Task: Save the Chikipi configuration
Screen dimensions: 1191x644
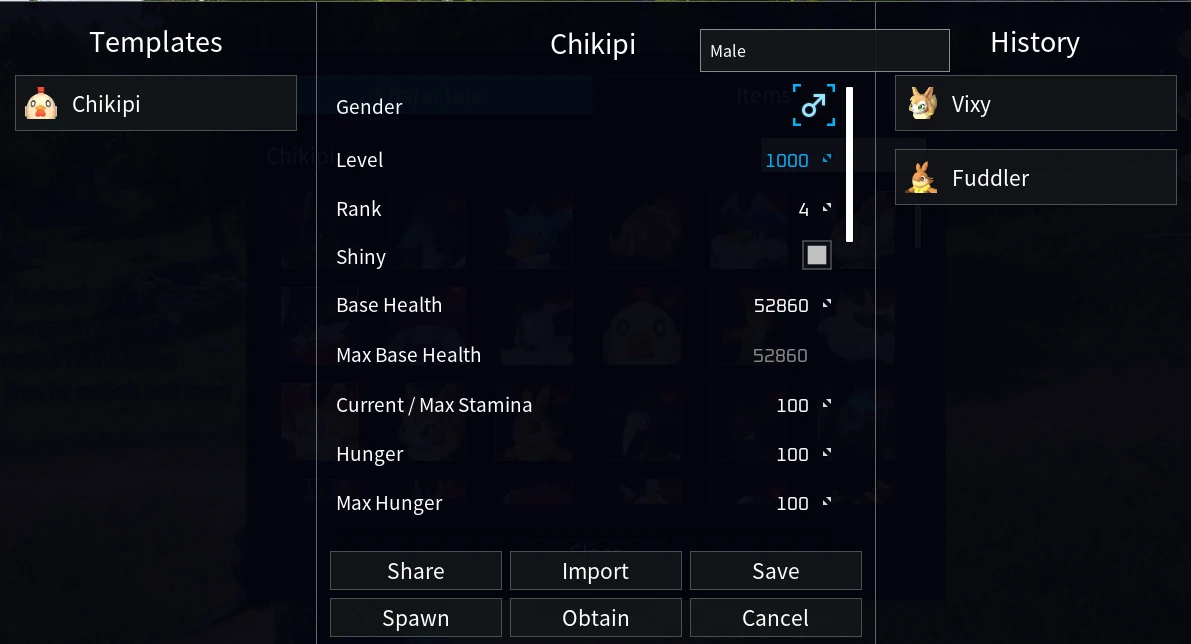Action: point(775,571)
